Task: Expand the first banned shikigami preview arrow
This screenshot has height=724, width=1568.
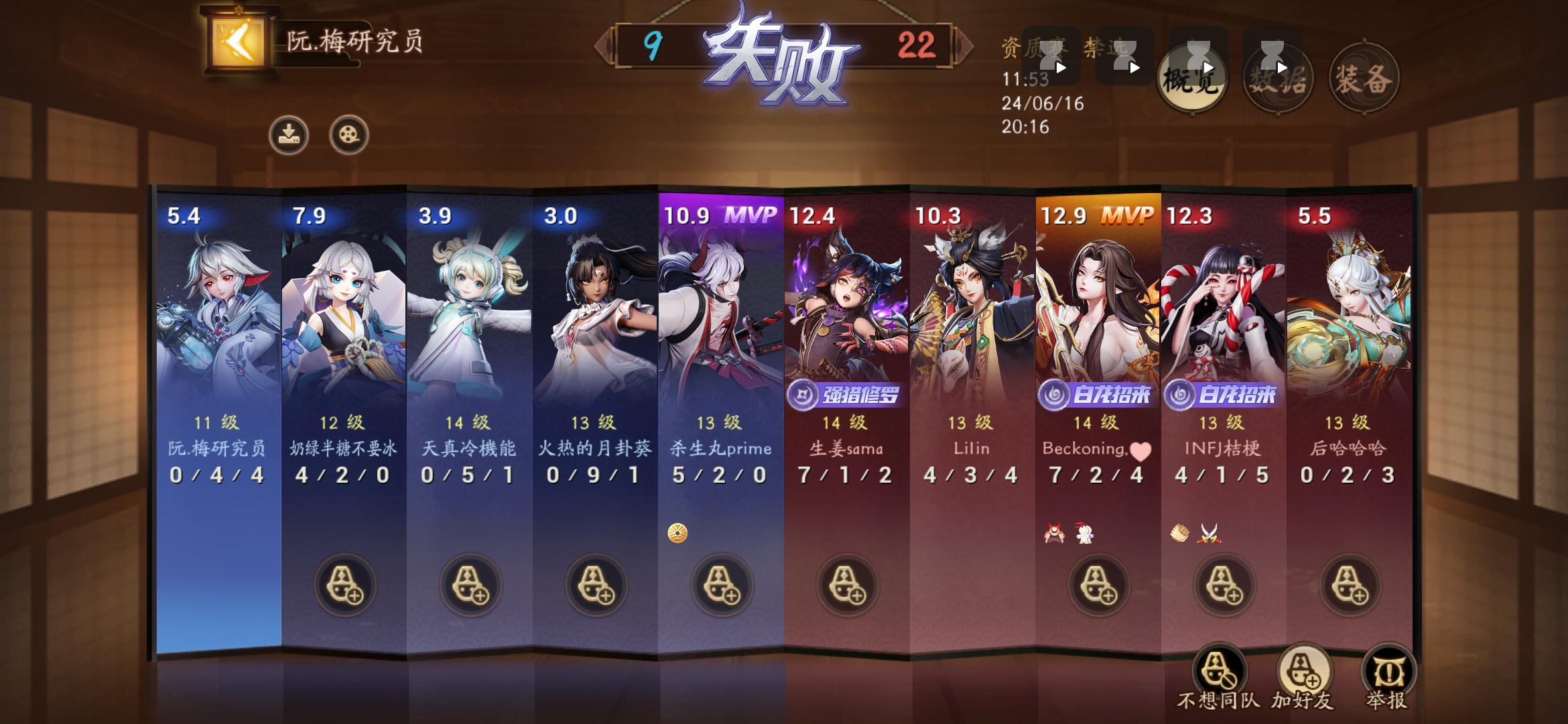Action: point(1062,67)
